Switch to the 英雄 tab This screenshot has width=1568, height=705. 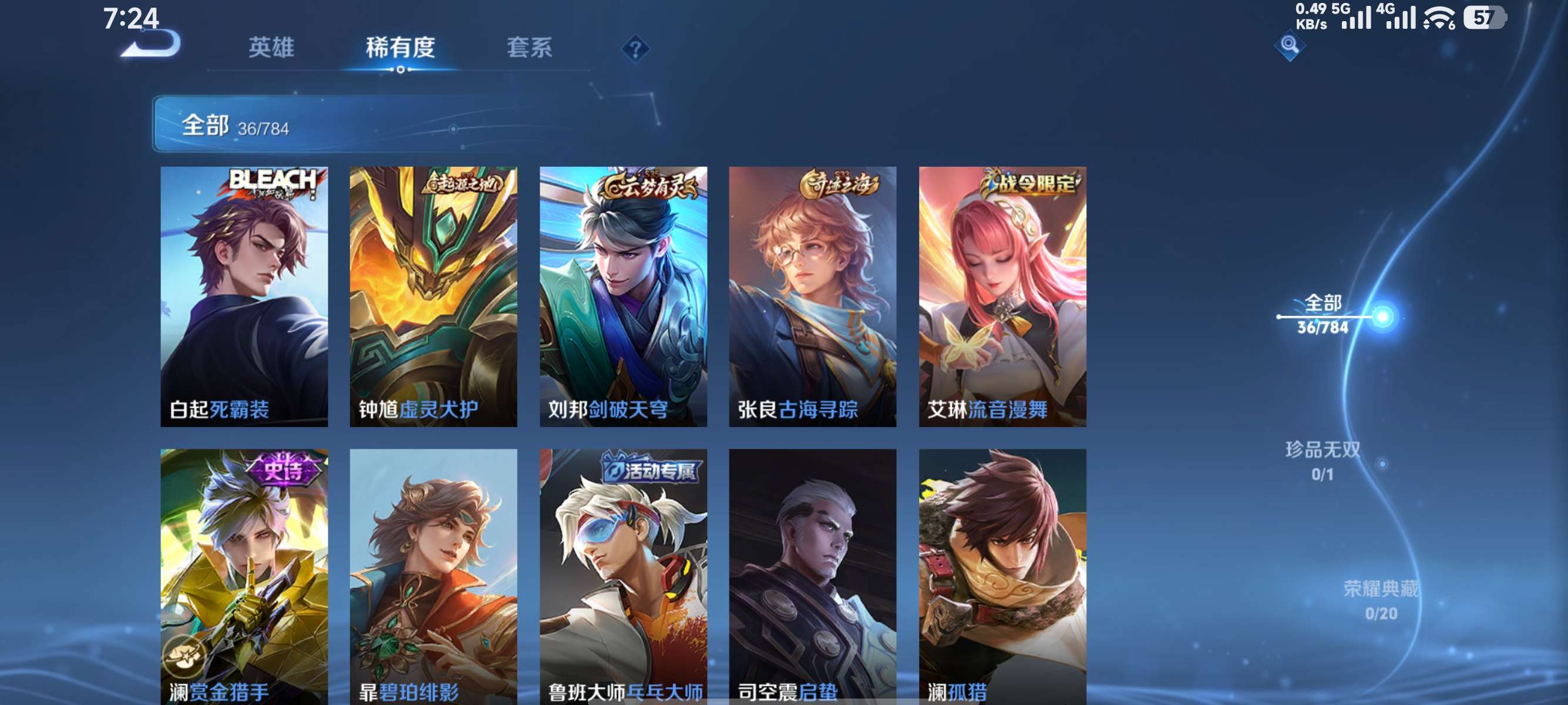tap(272, 49)
